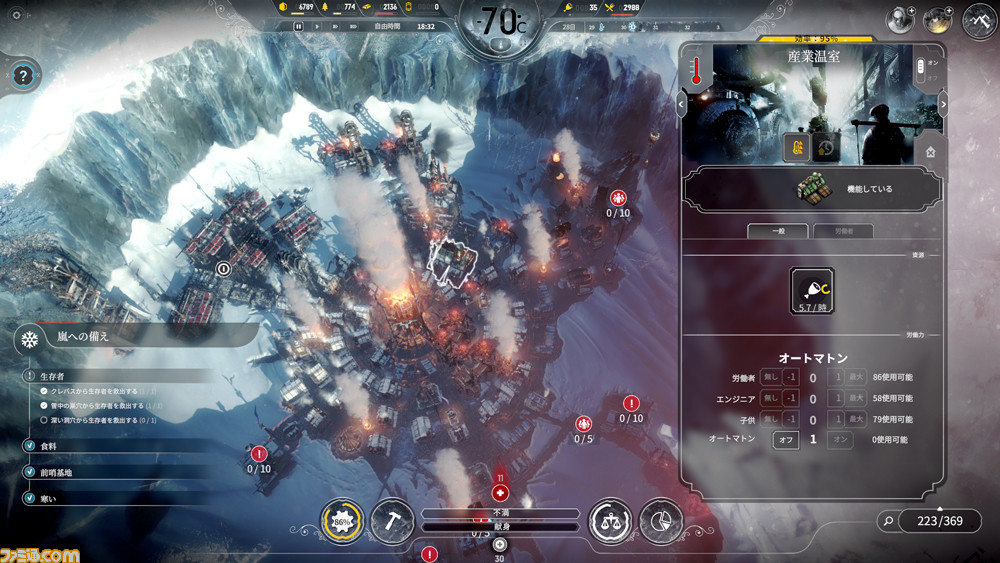
Task: Dismantle building via the house-X icon
Action: pyautogui.click(x=930, y=152)
